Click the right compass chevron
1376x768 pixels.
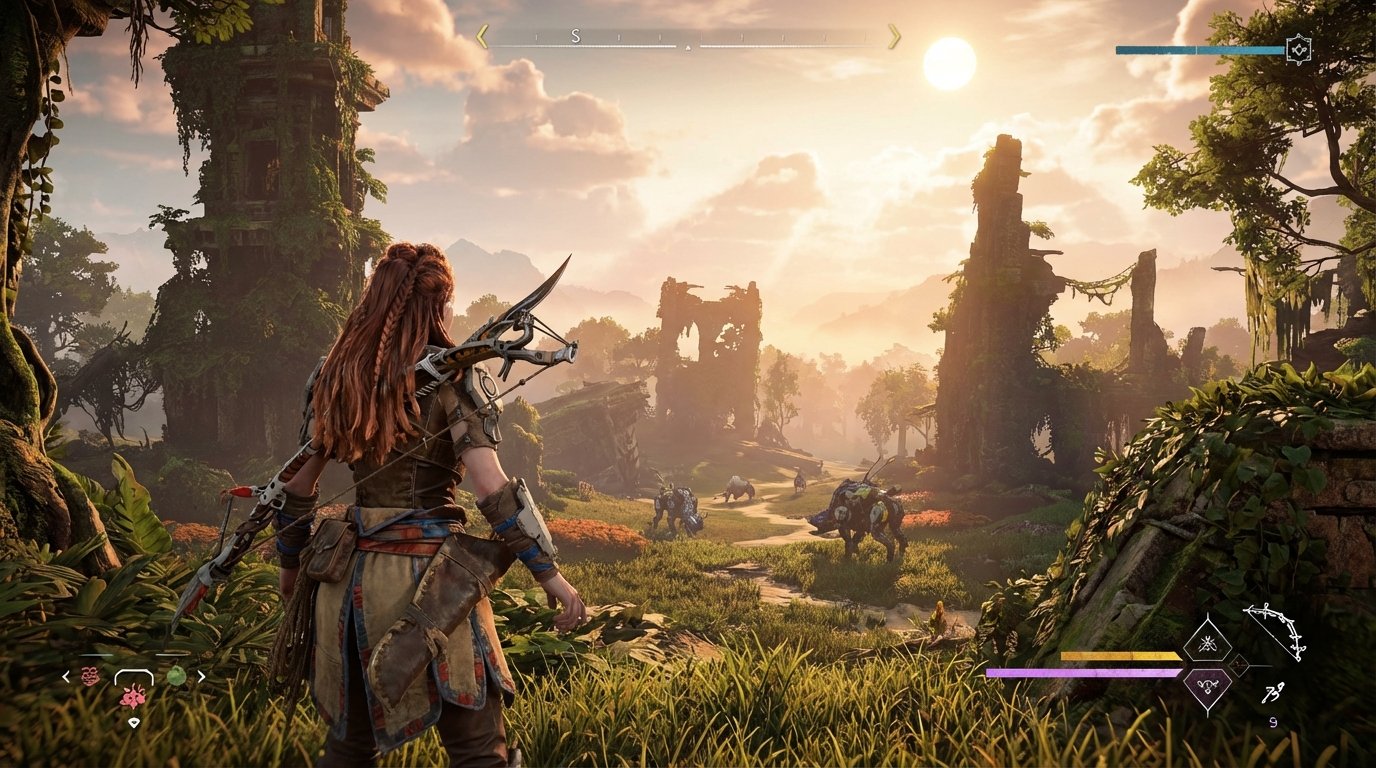point(893,38)
